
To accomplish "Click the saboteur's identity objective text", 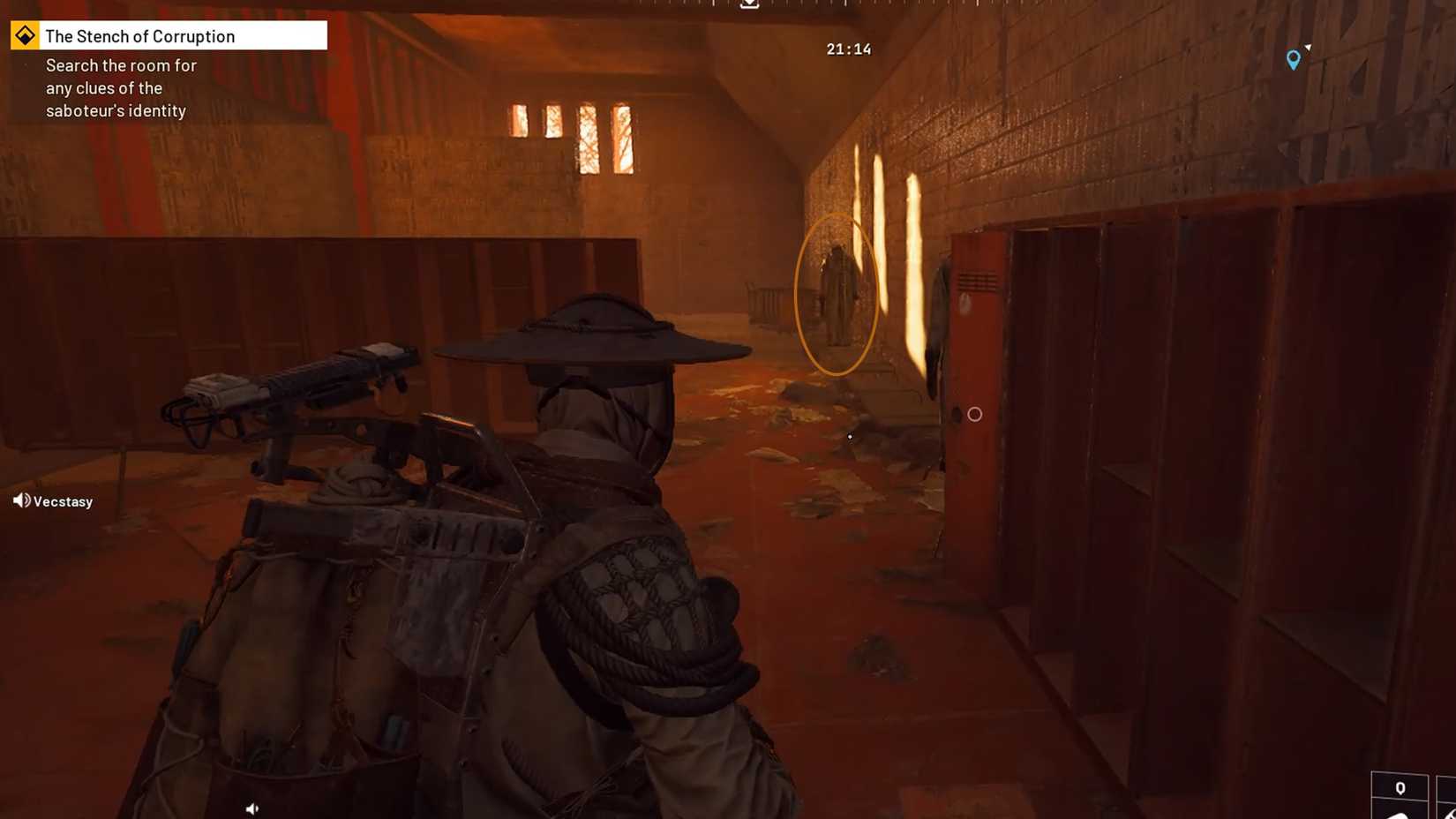I will pos(116,110).
